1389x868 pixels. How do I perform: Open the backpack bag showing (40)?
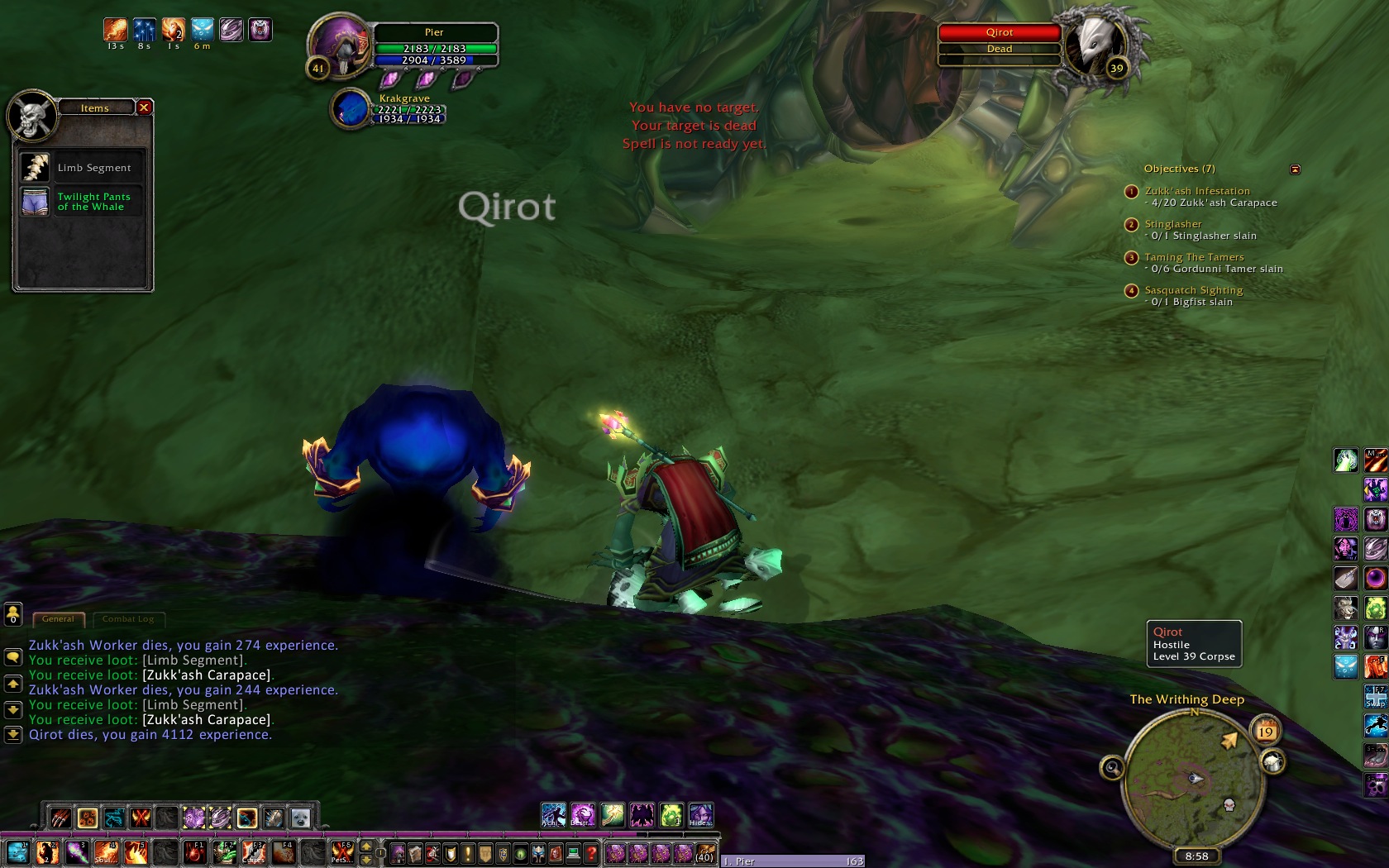tap(705, 853)
